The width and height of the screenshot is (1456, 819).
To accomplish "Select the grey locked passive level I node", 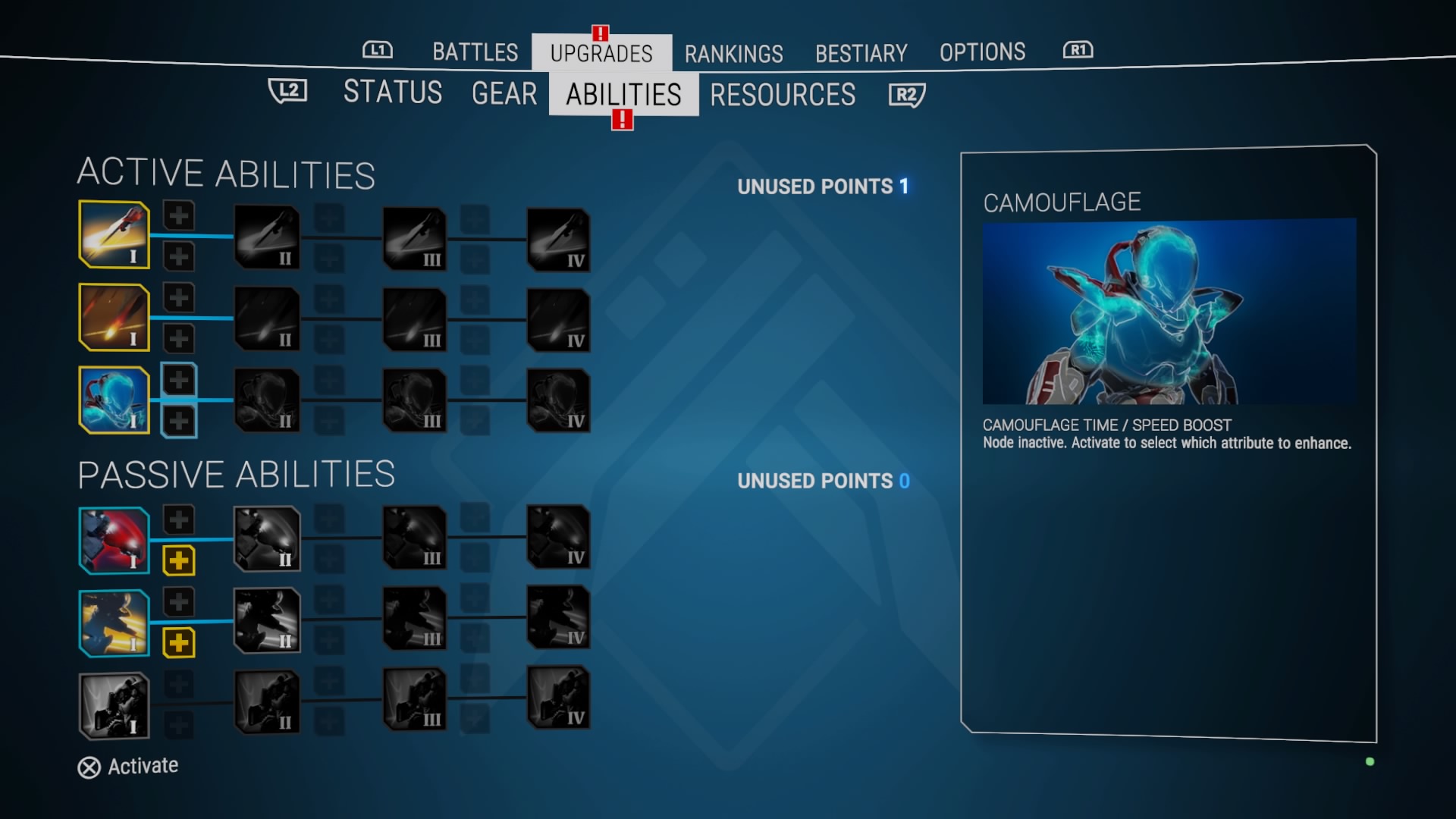I will pos(115,705).
